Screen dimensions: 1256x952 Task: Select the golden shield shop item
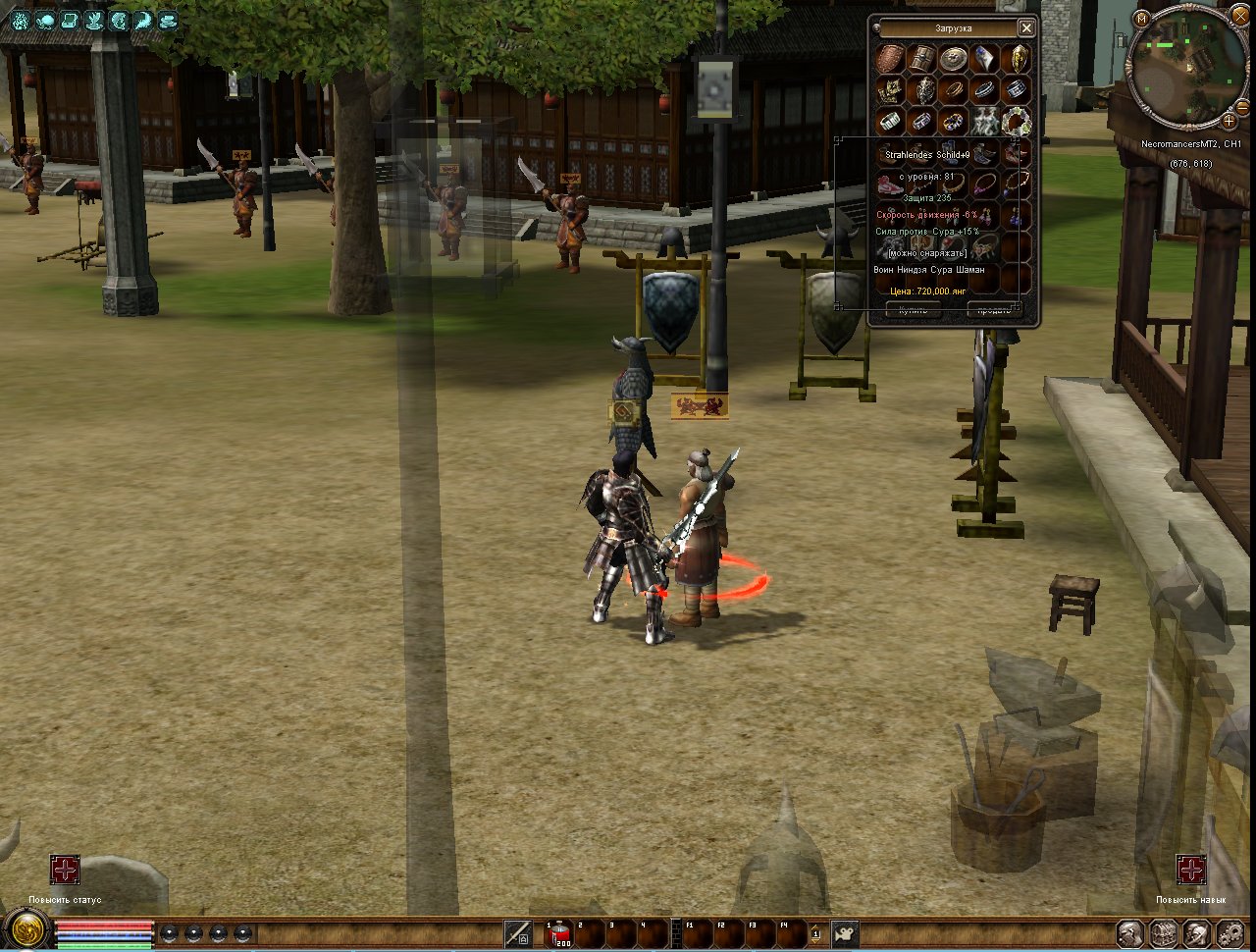[x=1019, y=58]
